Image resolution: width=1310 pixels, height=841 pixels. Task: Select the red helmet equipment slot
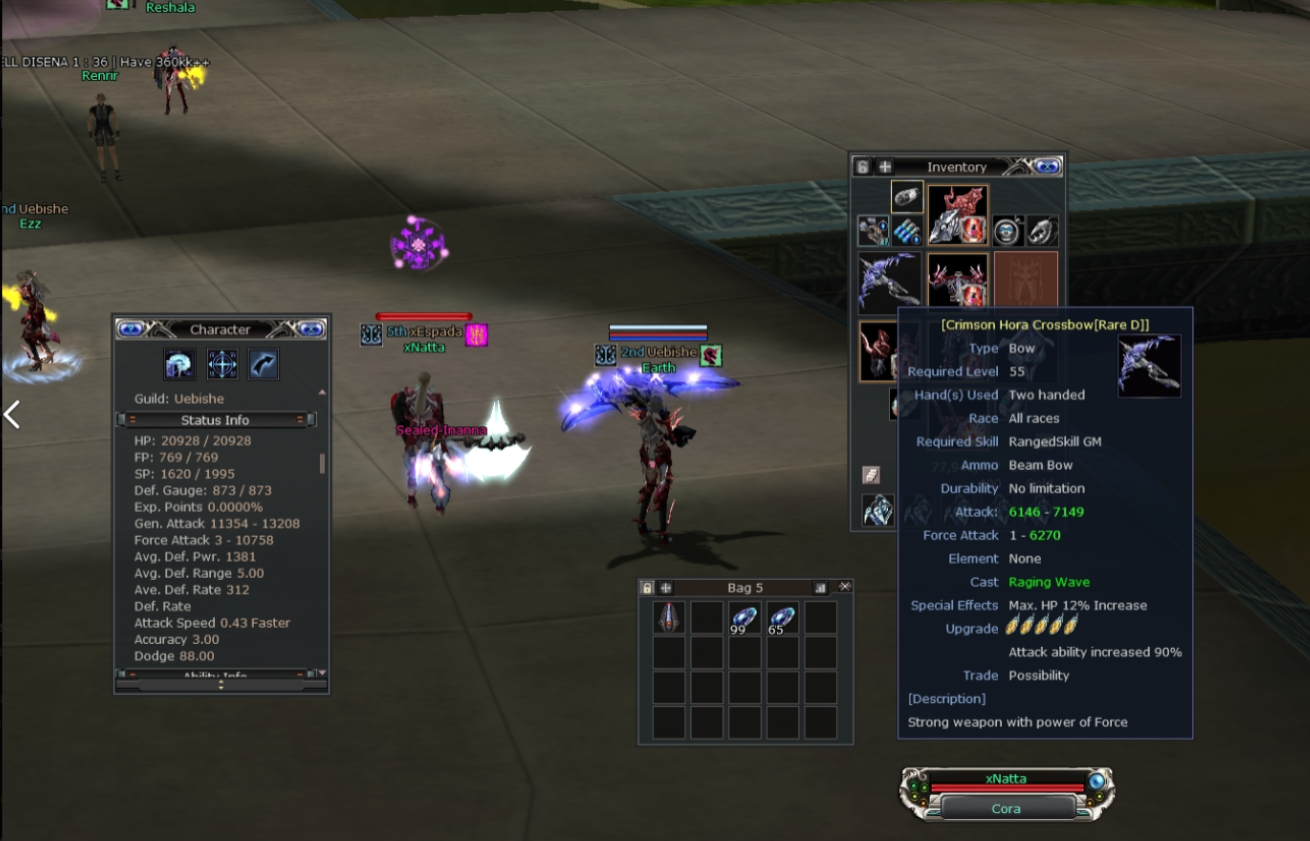click(958, 214)
